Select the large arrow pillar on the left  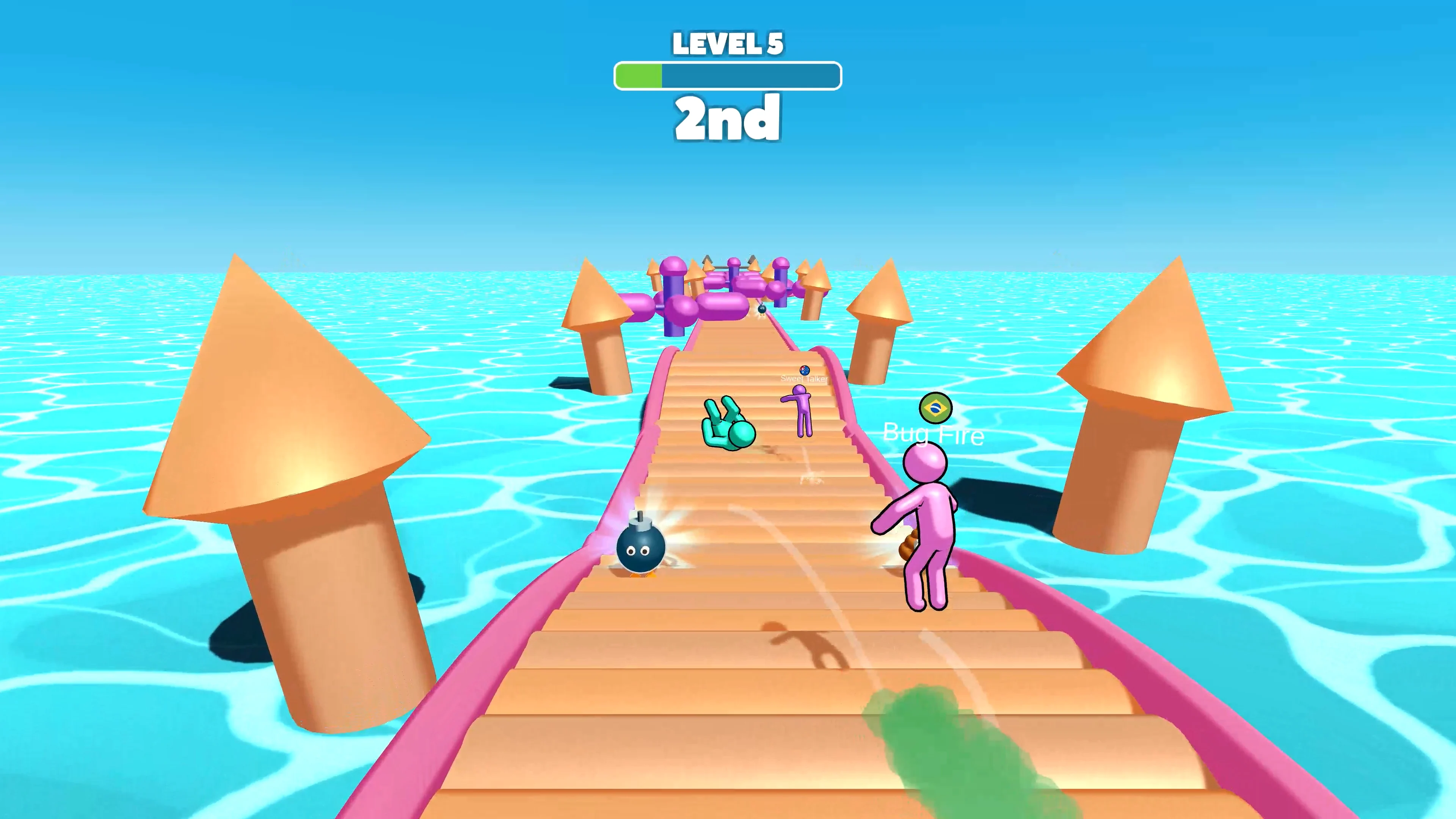(288, 452)
